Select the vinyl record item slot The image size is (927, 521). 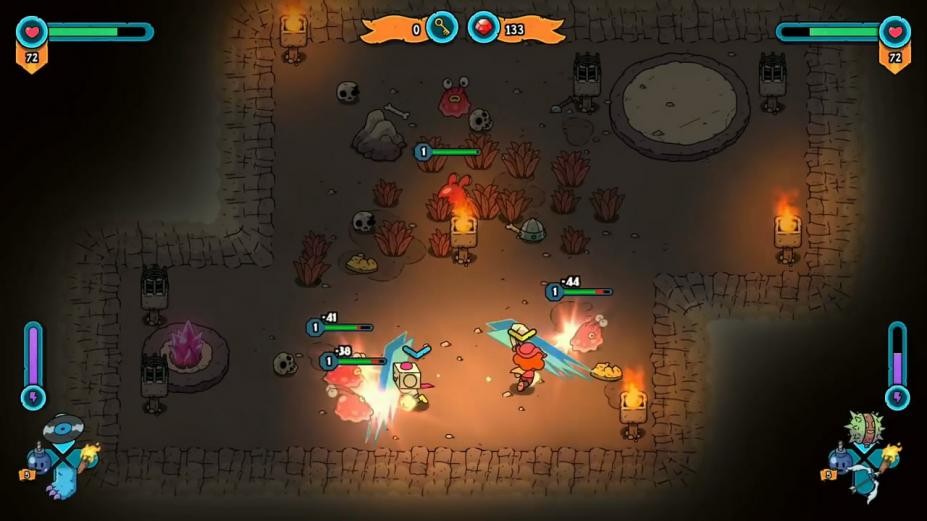pyautogui.click(x=62, y=429)
